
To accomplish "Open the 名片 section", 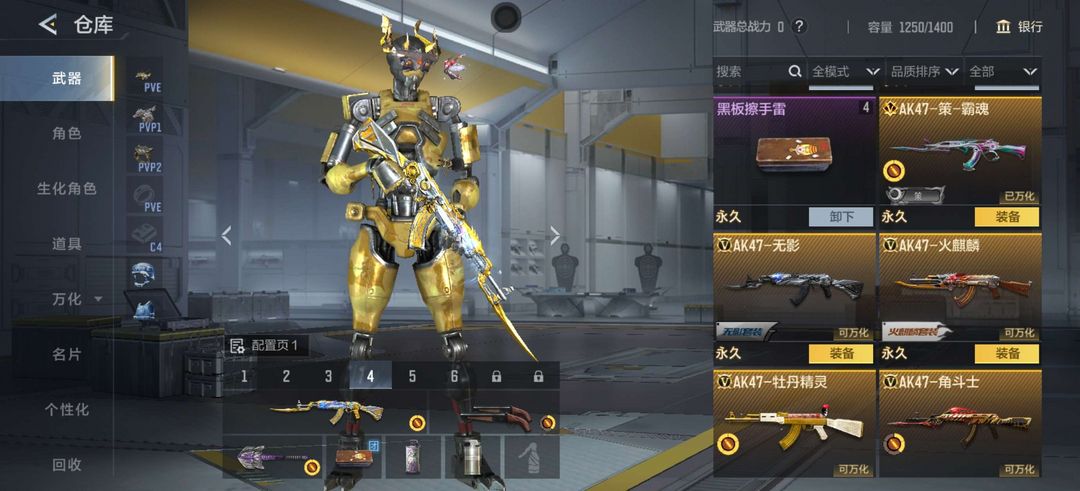I will (66, 354).
